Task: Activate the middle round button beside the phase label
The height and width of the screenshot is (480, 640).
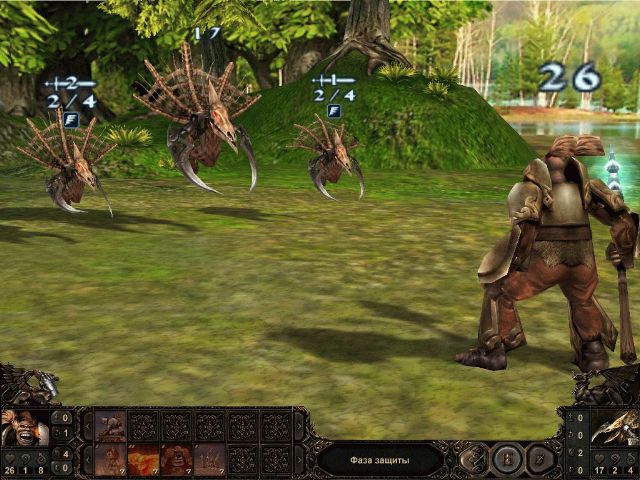Action: [507, 459]
